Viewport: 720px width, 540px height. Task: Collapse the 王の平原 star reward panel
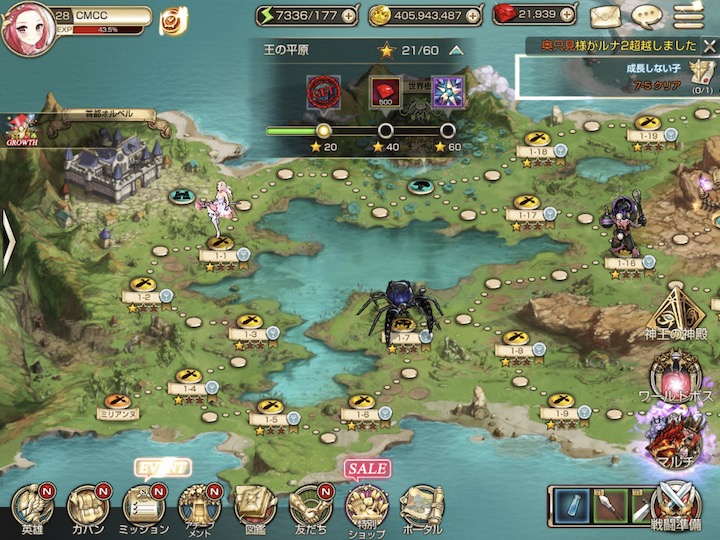pos(456,49)
